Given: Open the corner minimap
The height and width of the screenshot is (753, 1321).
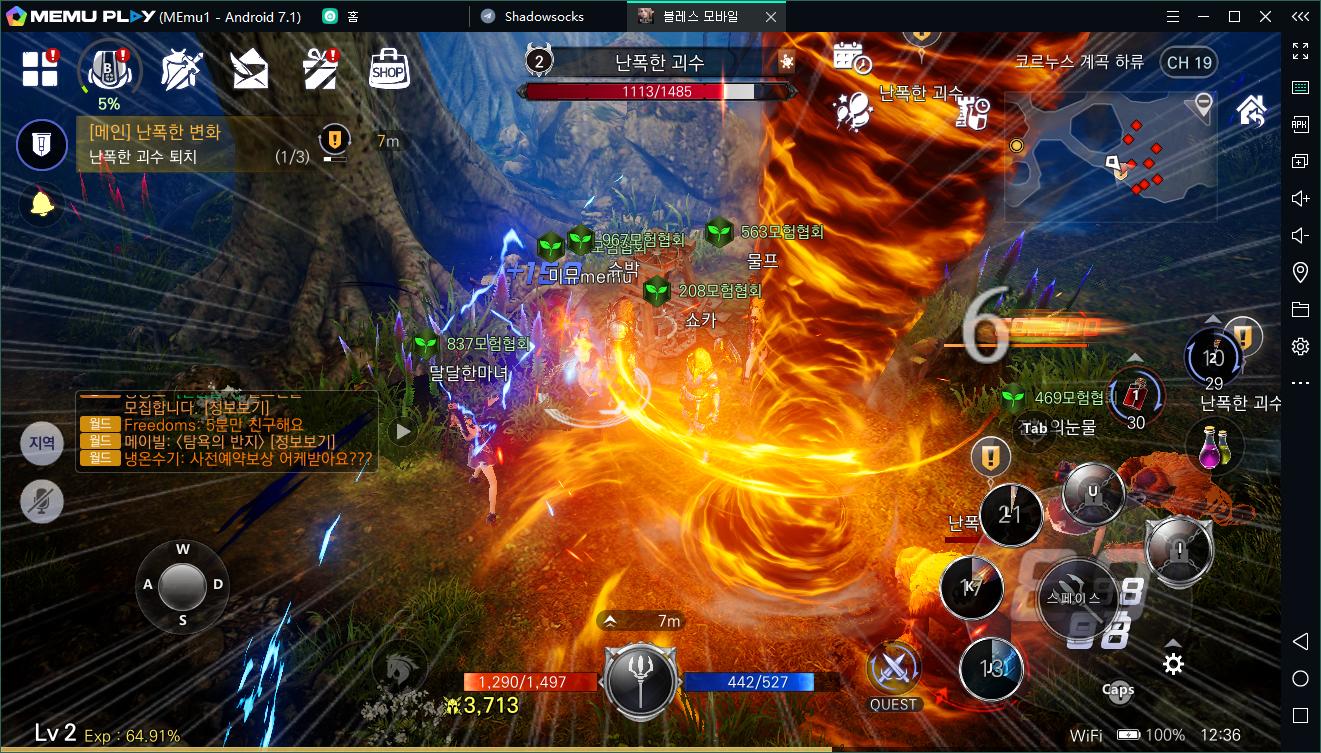Looking at the screenshot, I should tap(1110, 156).
